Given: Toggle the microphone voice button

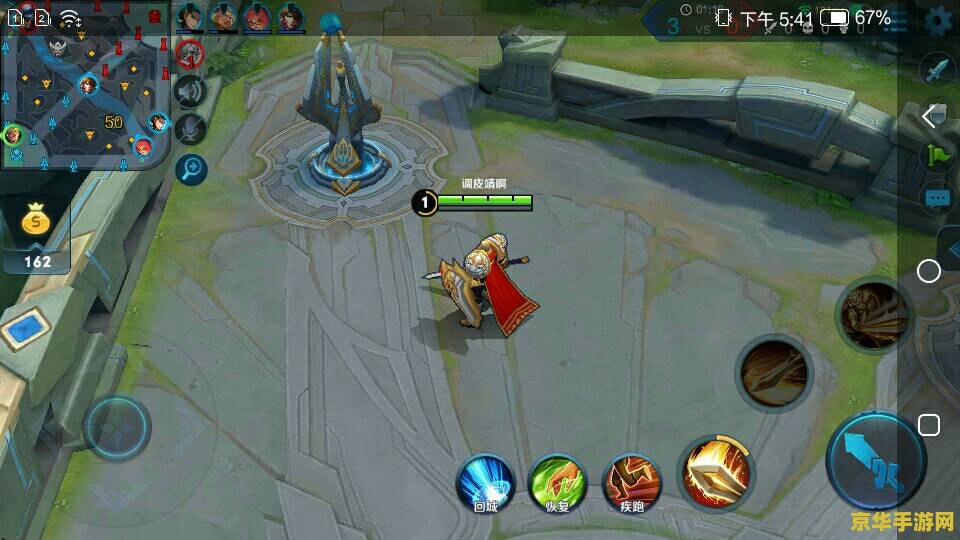Looking at the screenshot, I should click(189, 129).
